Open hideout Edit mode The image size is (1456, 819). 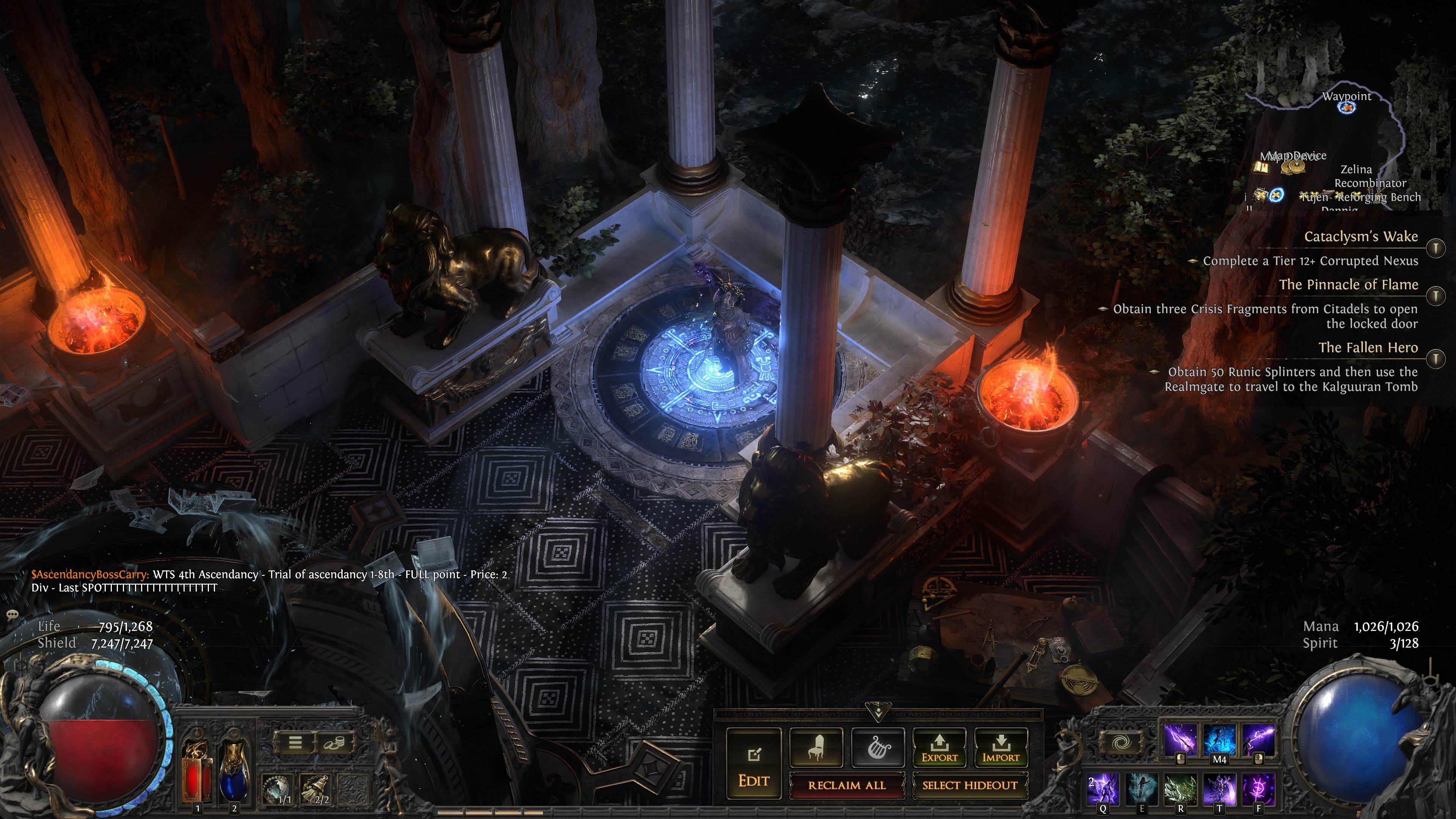point(753,763)
